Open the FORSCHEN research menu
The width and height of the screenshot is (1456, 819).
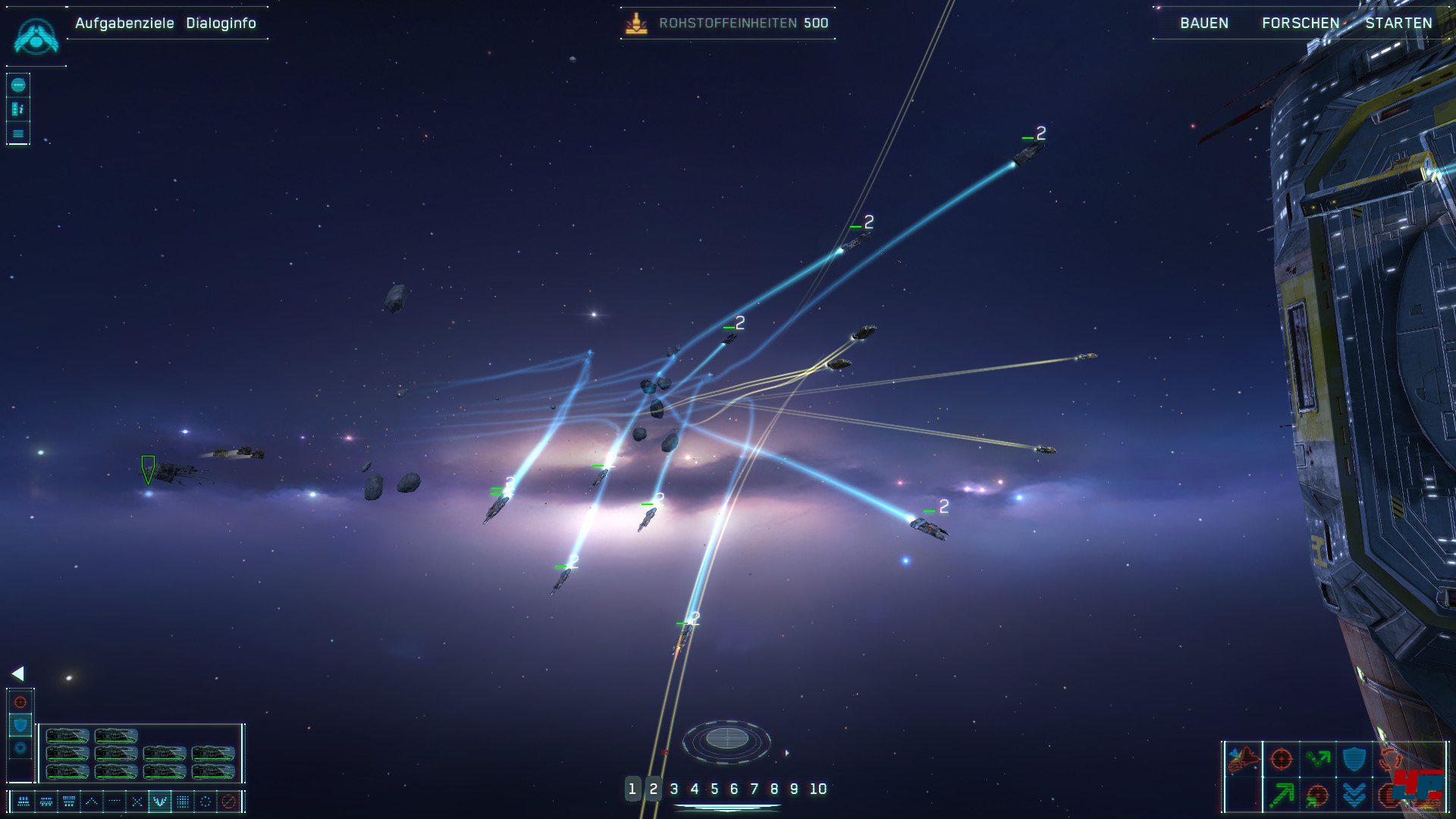[1301, 23]
